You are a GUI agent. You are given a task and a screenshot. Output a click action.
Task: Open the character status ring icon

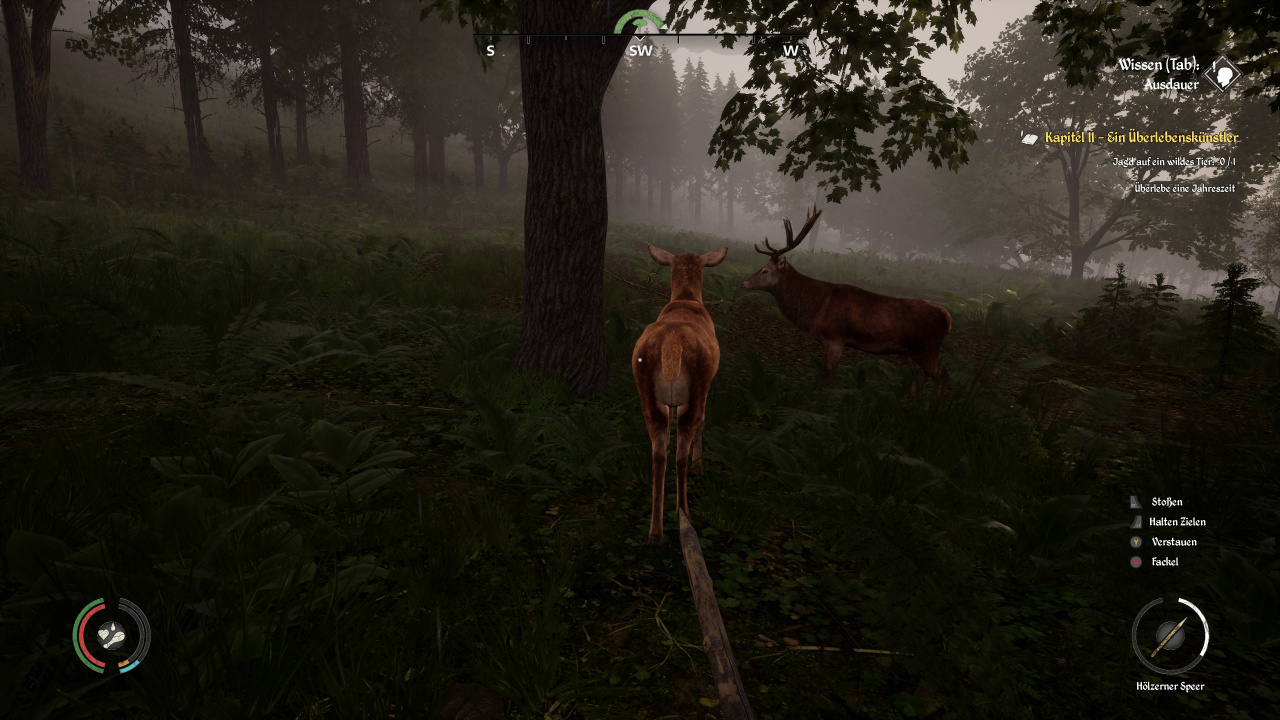[x=111, y=635]
